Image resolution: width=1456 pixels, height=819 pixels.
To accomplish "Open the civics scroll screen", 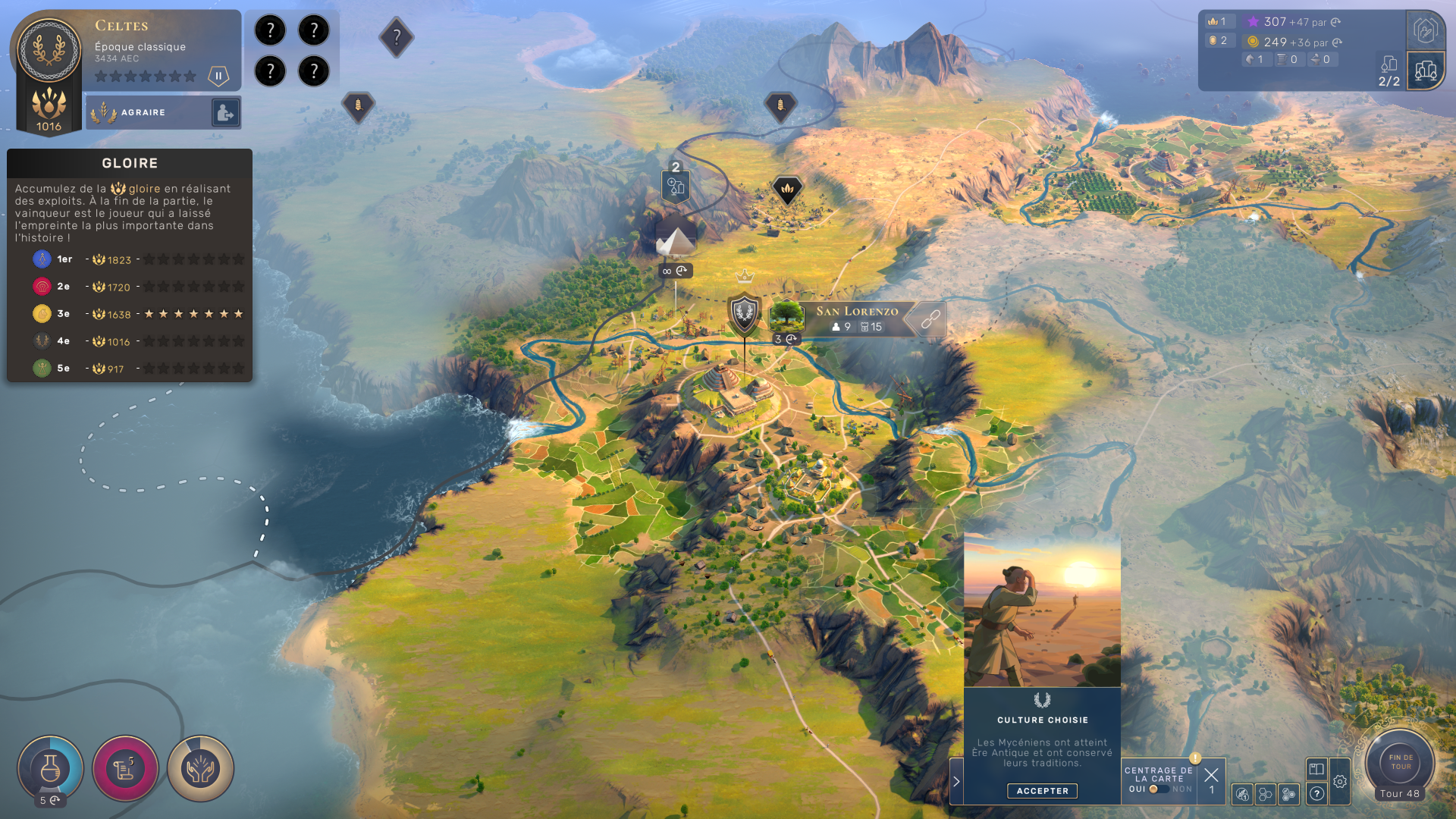I will coord(125,769).
